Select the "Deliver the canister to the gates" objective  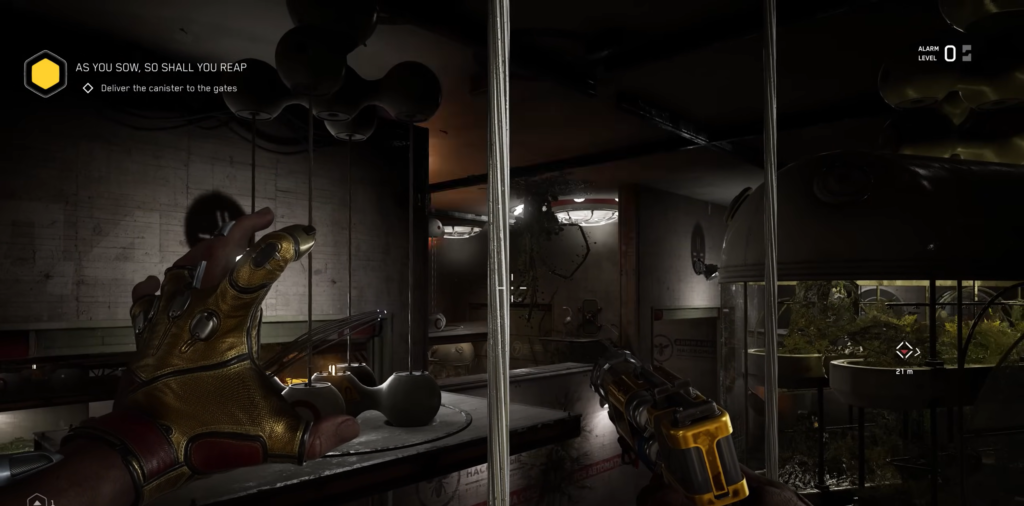(x=168, y=88)
